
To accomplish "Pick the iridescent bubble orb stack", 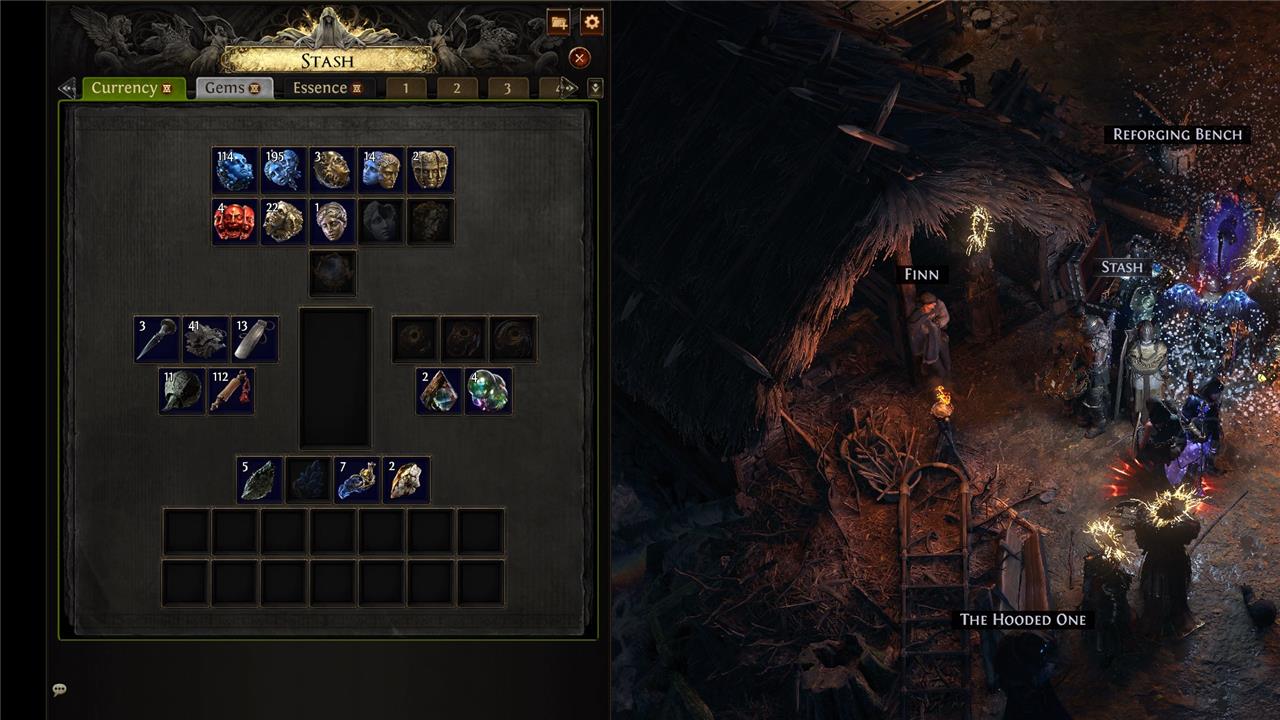I will pyautogui.click(x=488, y=391).
